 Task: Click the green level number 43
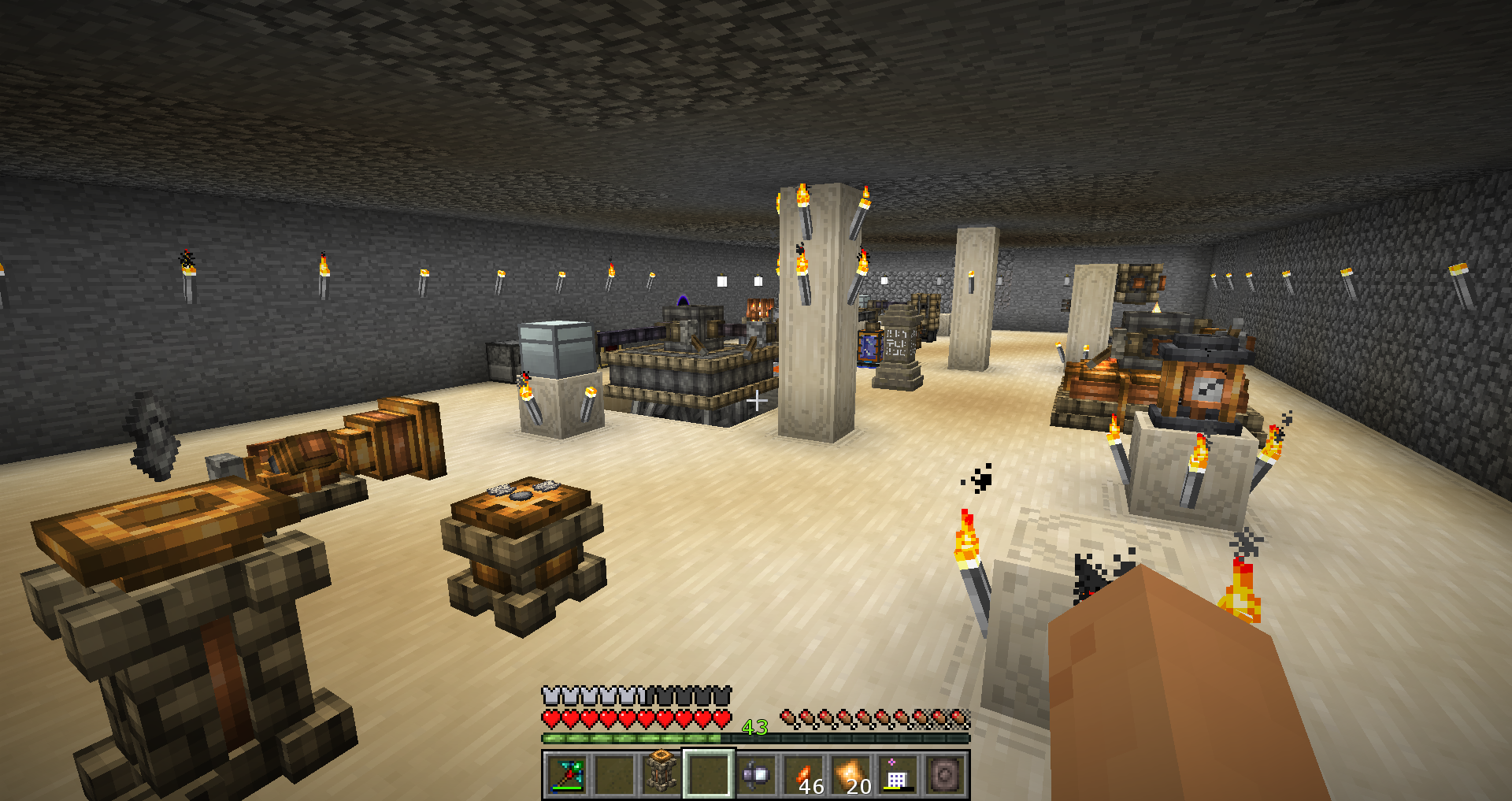[754, 728]
